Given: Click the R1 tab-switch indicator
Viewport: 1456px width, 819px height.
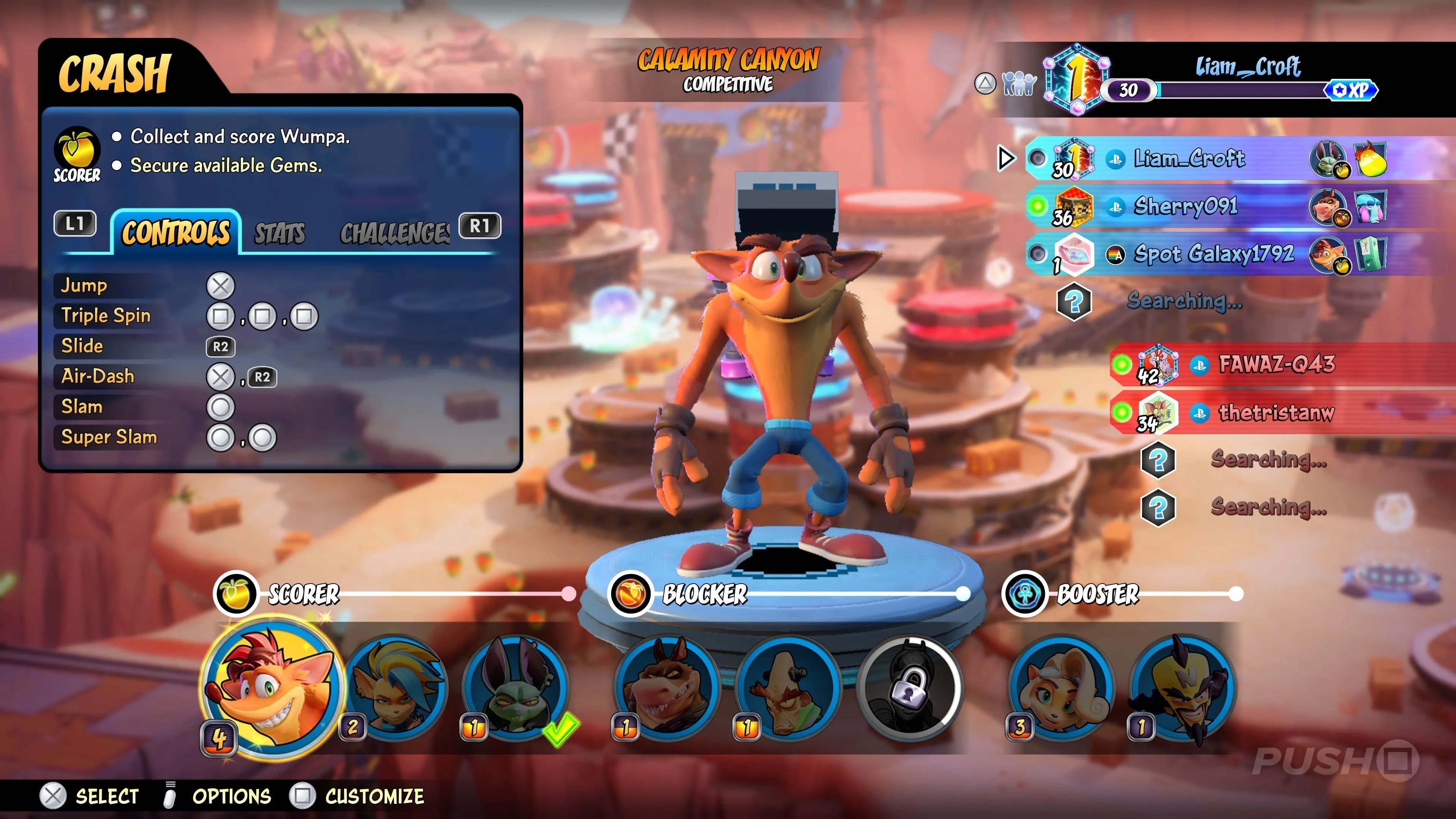Looking at the screenshot, I should point(480,225).
